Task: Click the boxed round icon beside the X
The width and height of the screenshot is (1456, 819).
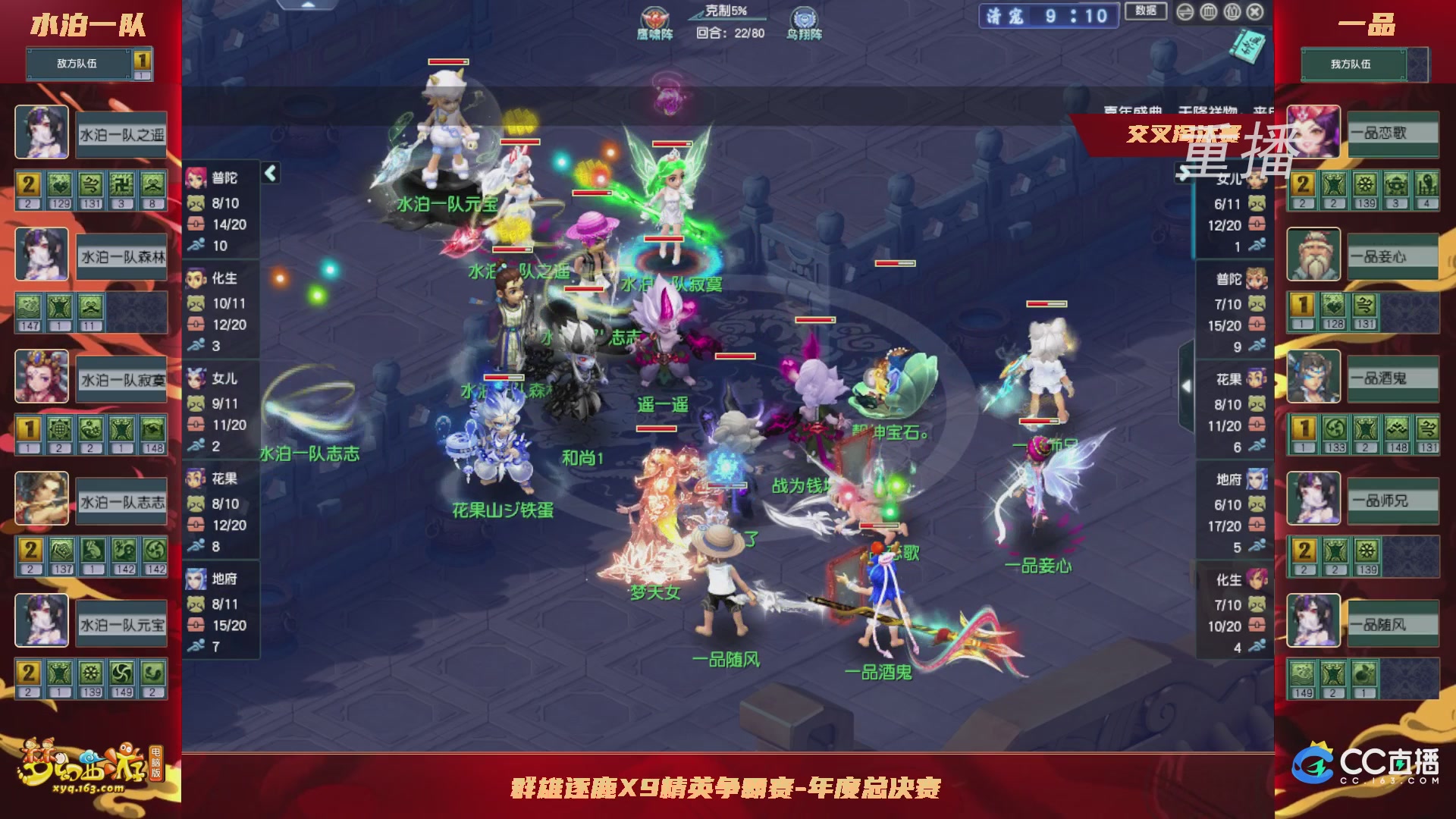Action: point(1231,12)
